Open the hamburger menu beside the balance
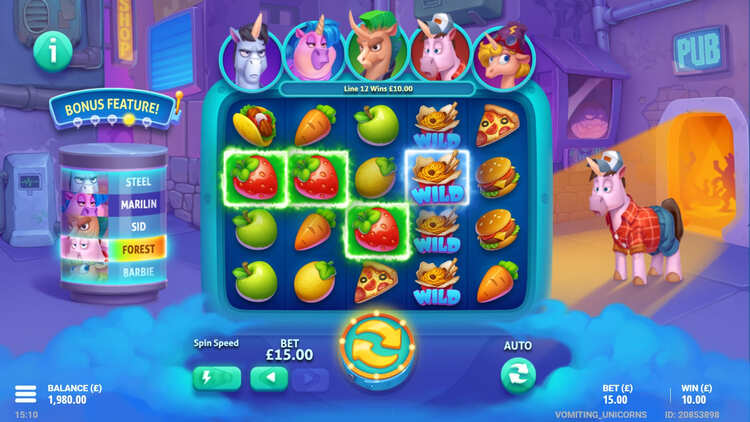Screen dimensions: 750x422 pos(25,393)
